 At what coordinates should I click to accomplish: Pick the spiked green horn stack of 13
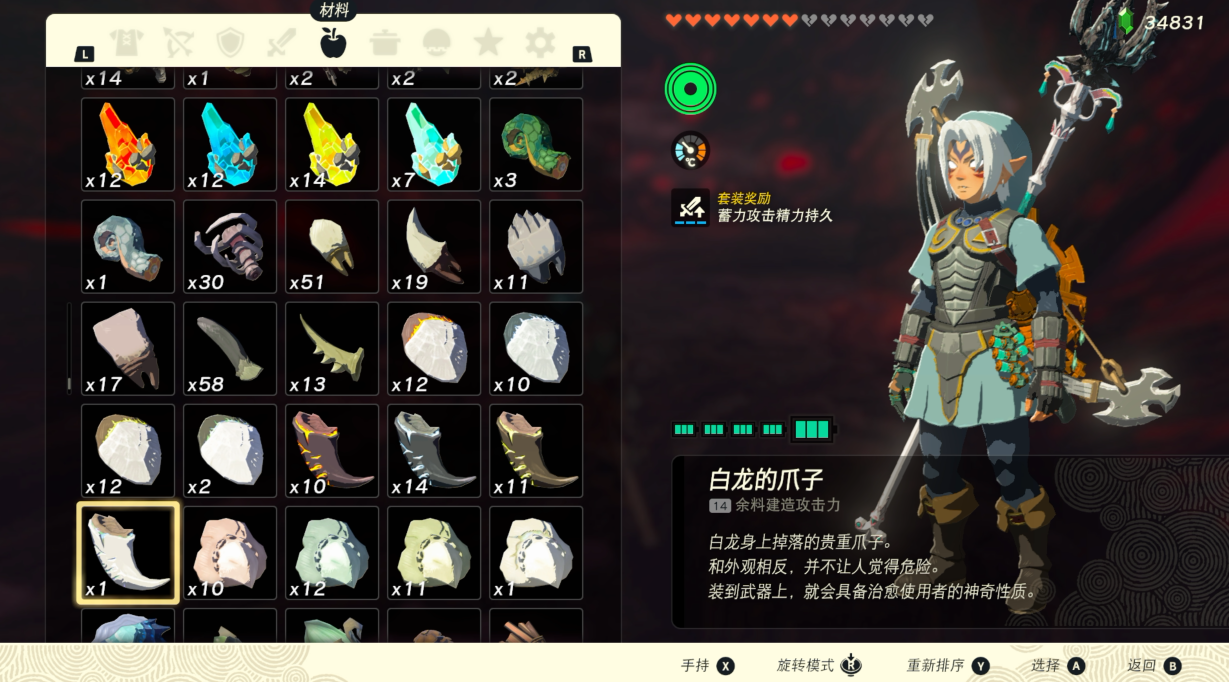point(332,348)
